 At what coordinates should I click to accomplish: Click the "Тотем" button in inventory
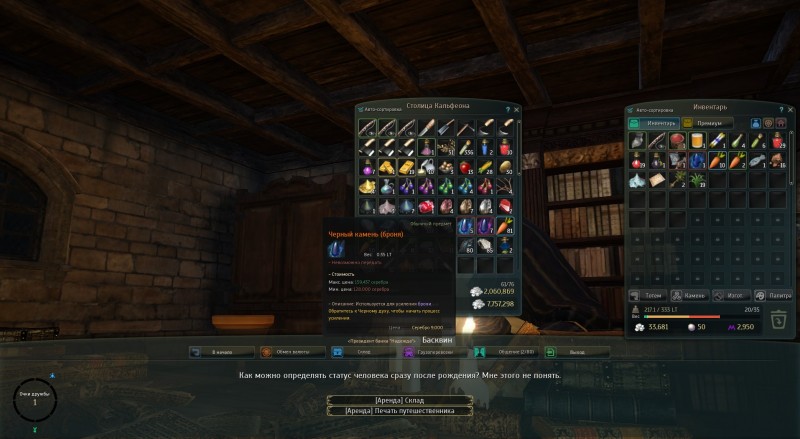648,295
